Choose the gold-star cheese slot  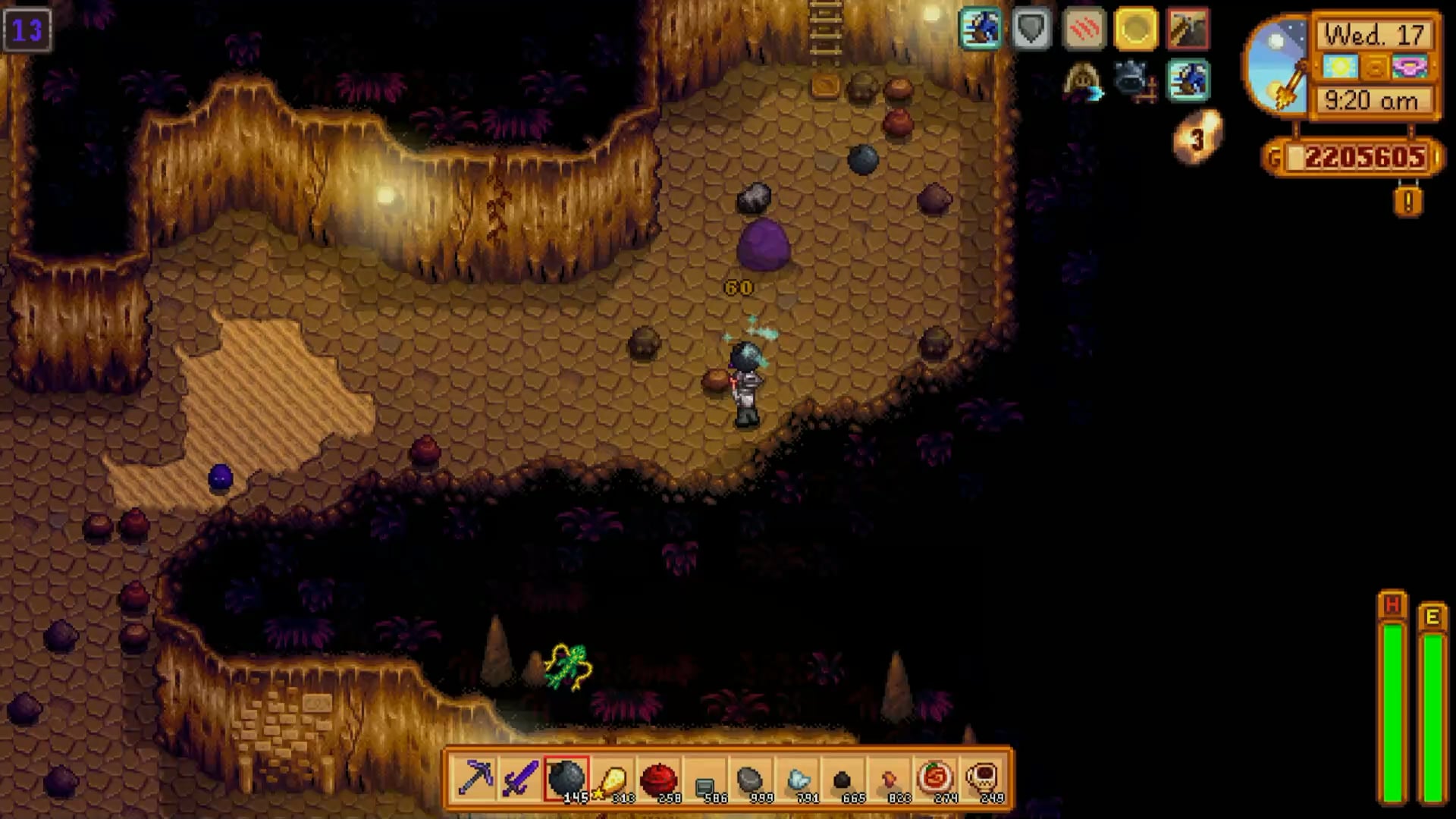point(612,778)
